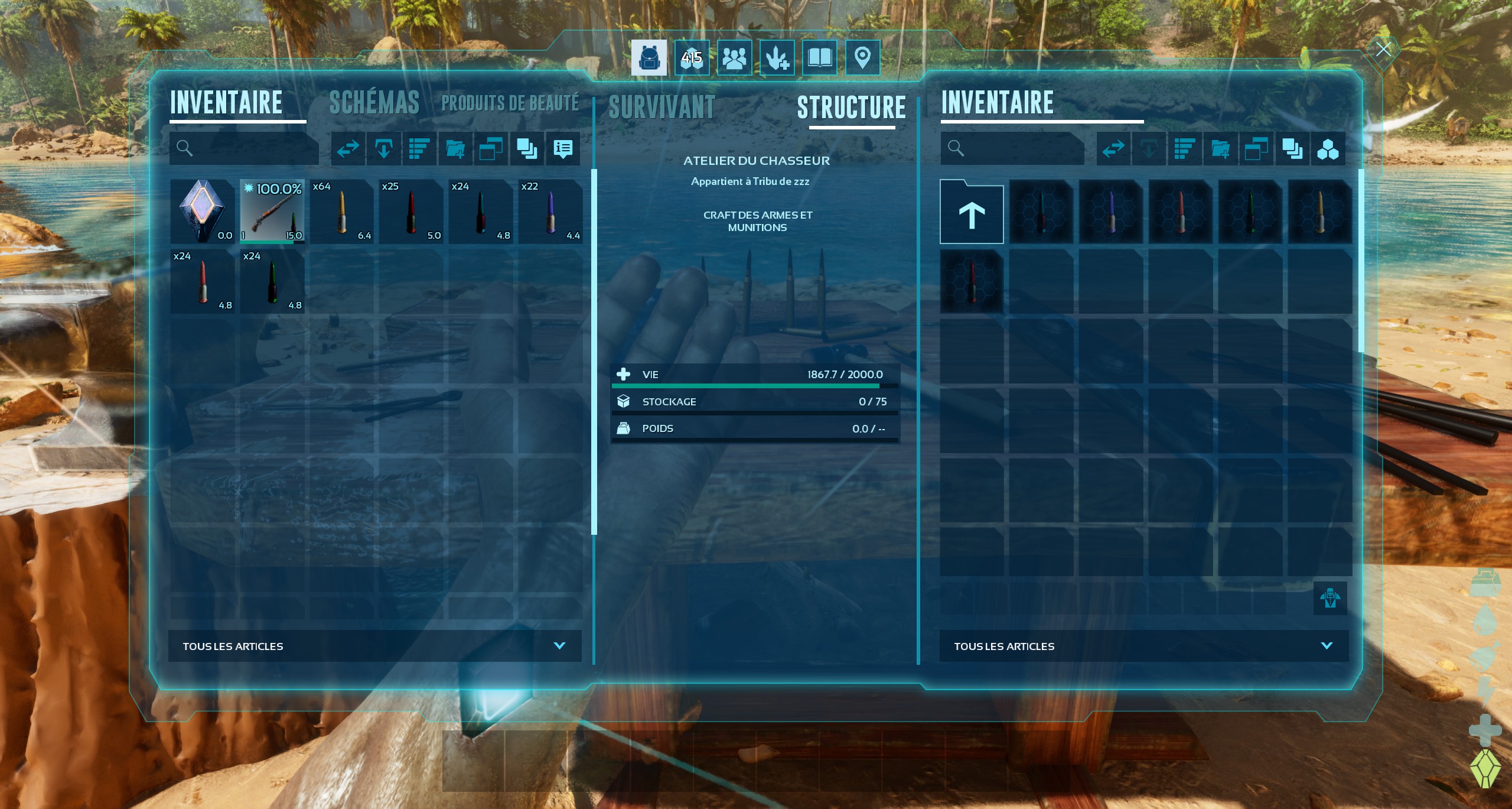The height and width of the screenshot is (809, 1512).
Task: Pick the x64 yellow ammo stack
Action: [x=342, y=212]
